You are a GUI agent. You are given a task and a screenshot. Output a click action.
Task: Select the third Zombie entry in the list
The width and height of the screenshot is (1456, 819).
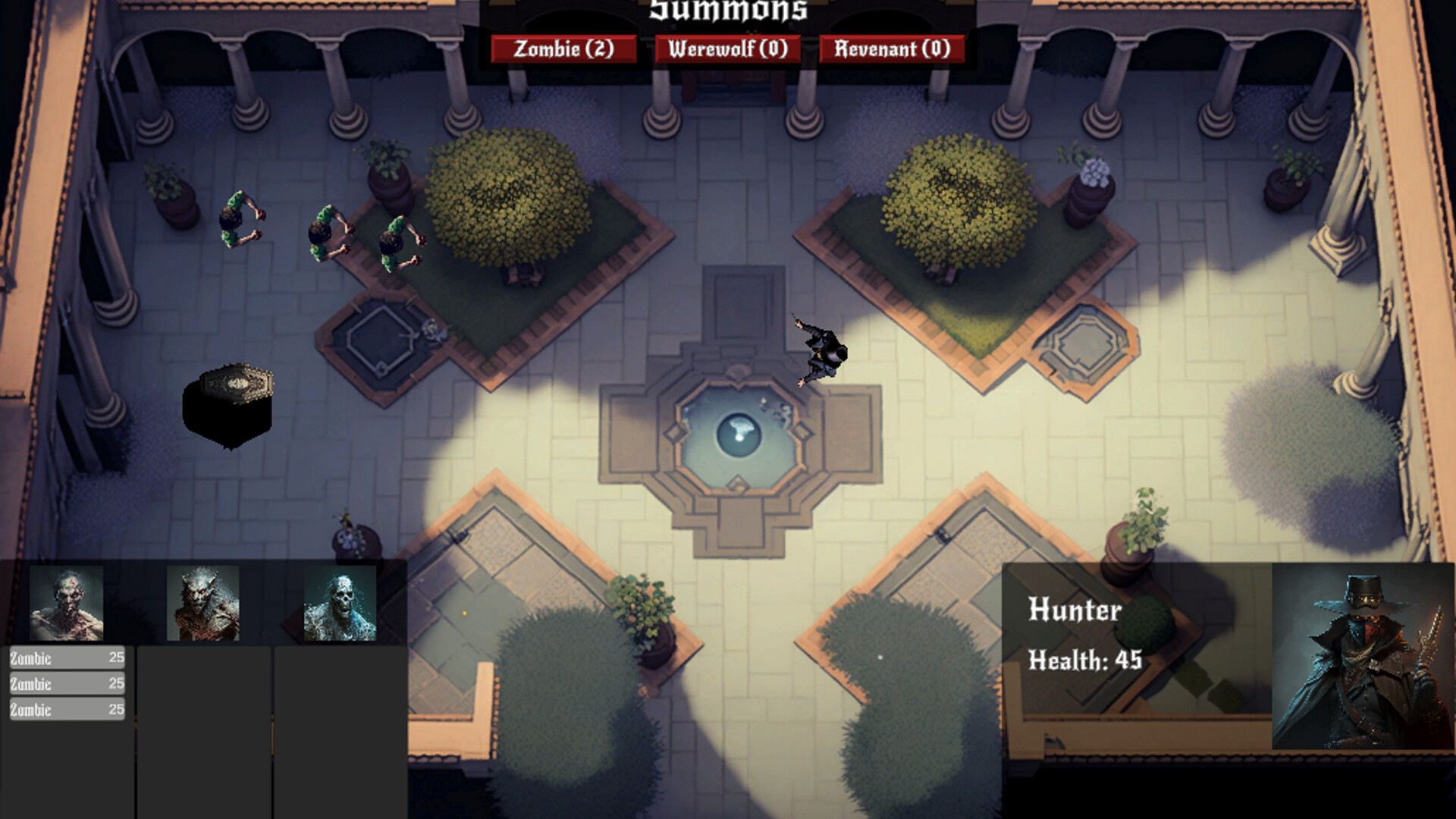[67, 710]
